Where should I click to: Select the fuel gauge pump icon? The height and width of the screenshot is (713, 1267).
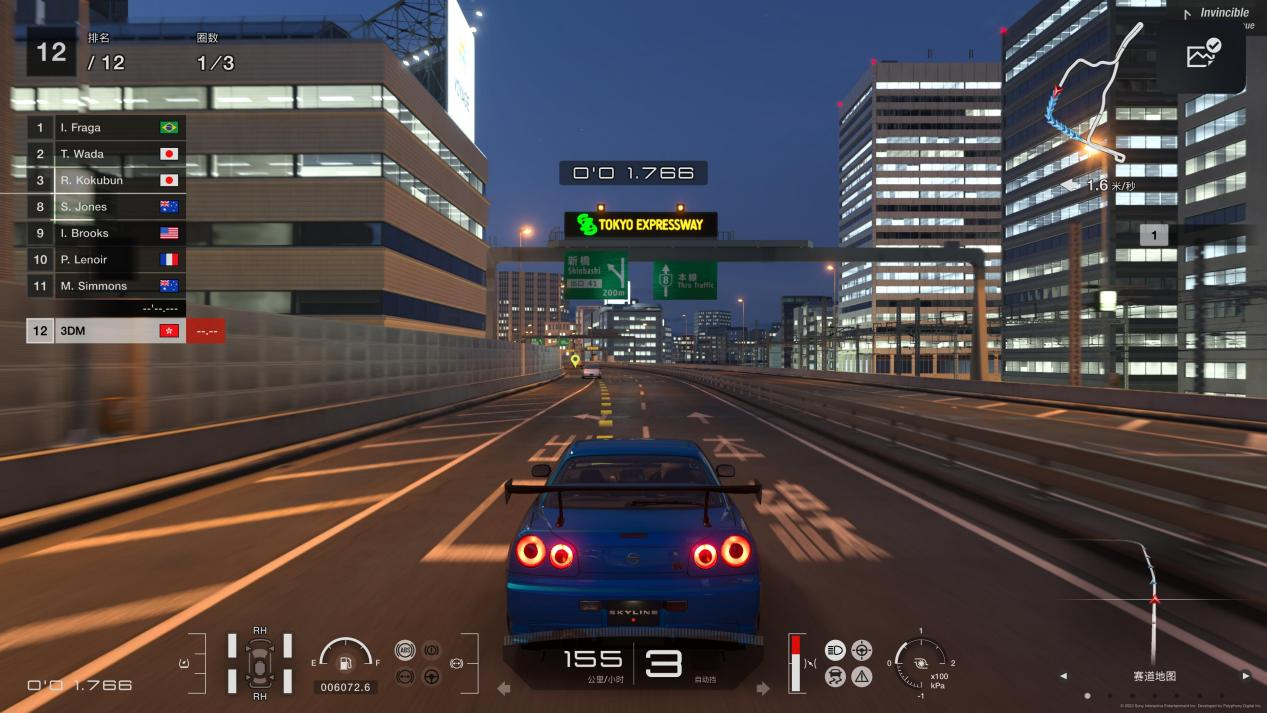pos(345,662)
